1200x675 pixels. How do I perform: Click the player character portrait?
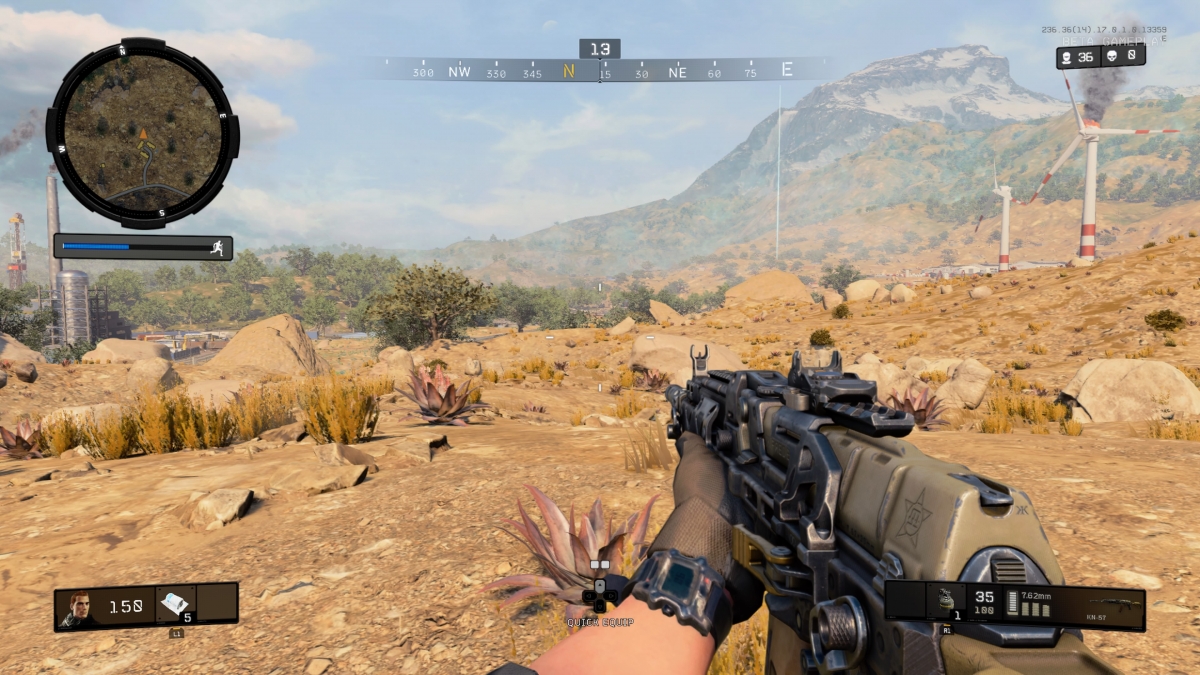(x=78, y=607)
